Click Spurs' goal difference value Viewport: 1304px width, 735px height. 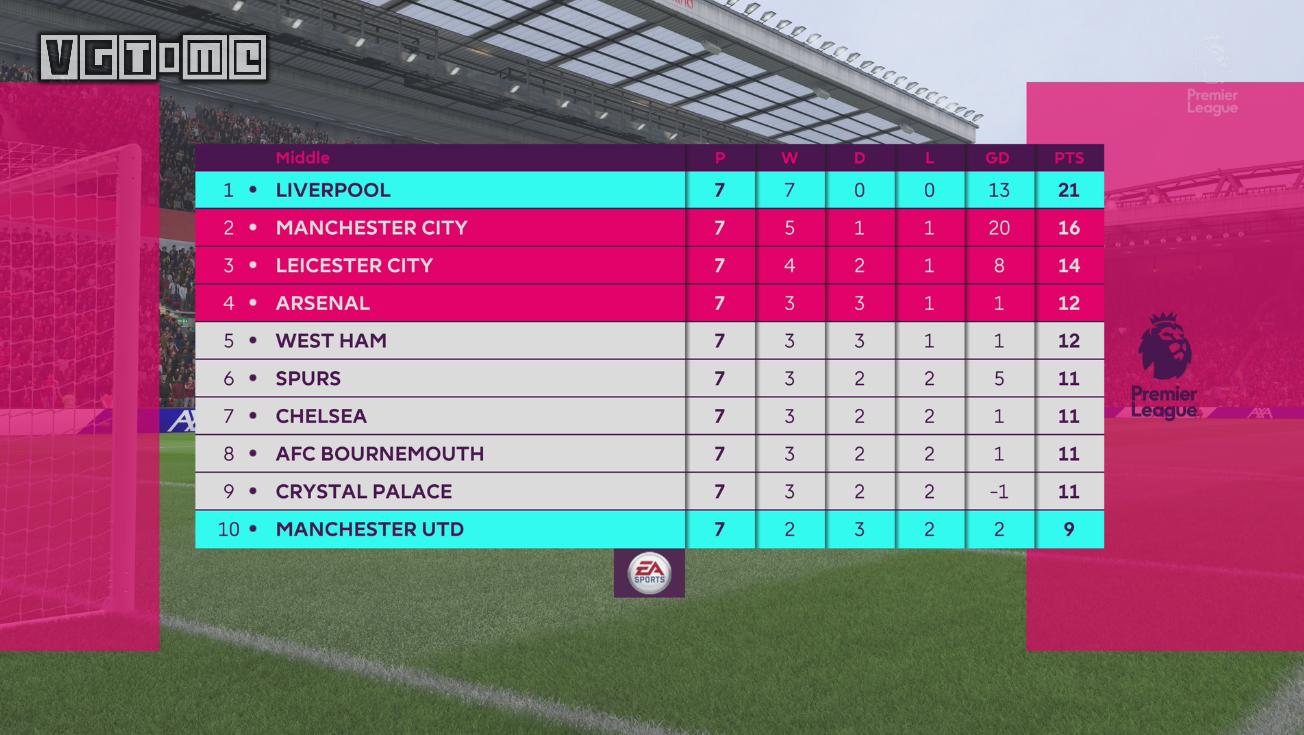999,378
